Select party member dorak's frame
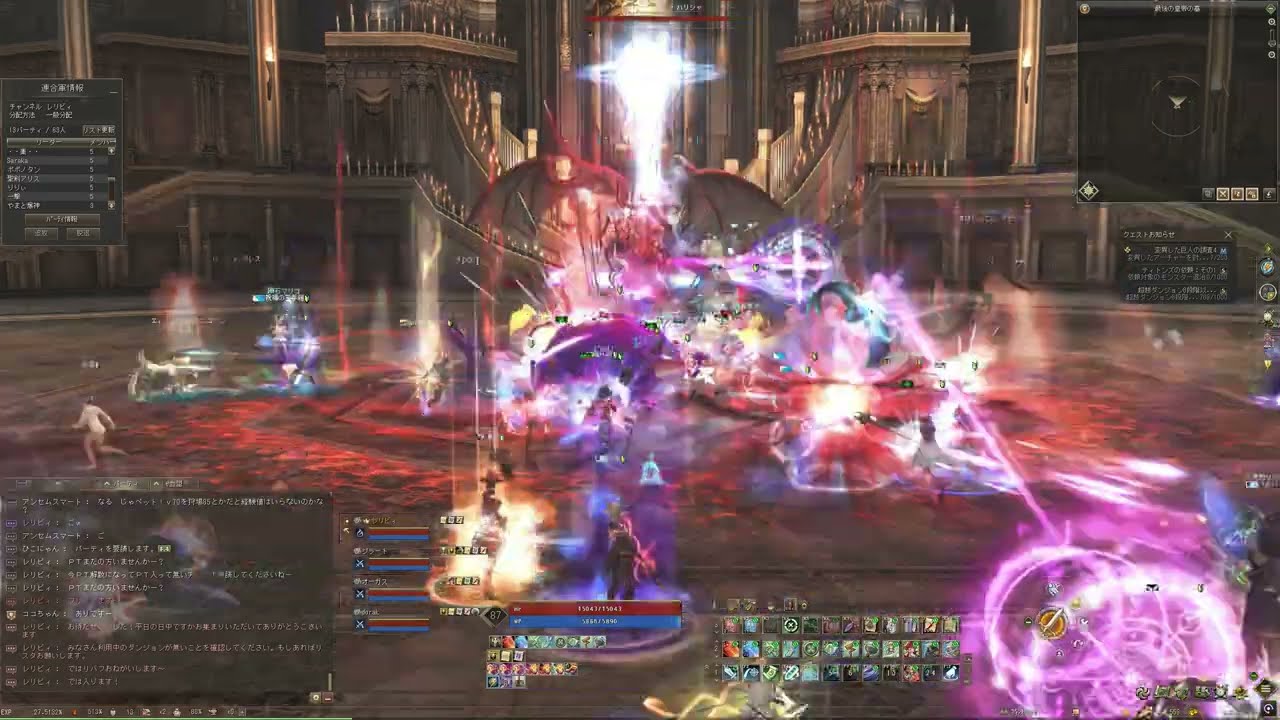Image resolution: width=1280 pixels, height=720 pixels. 392,617
